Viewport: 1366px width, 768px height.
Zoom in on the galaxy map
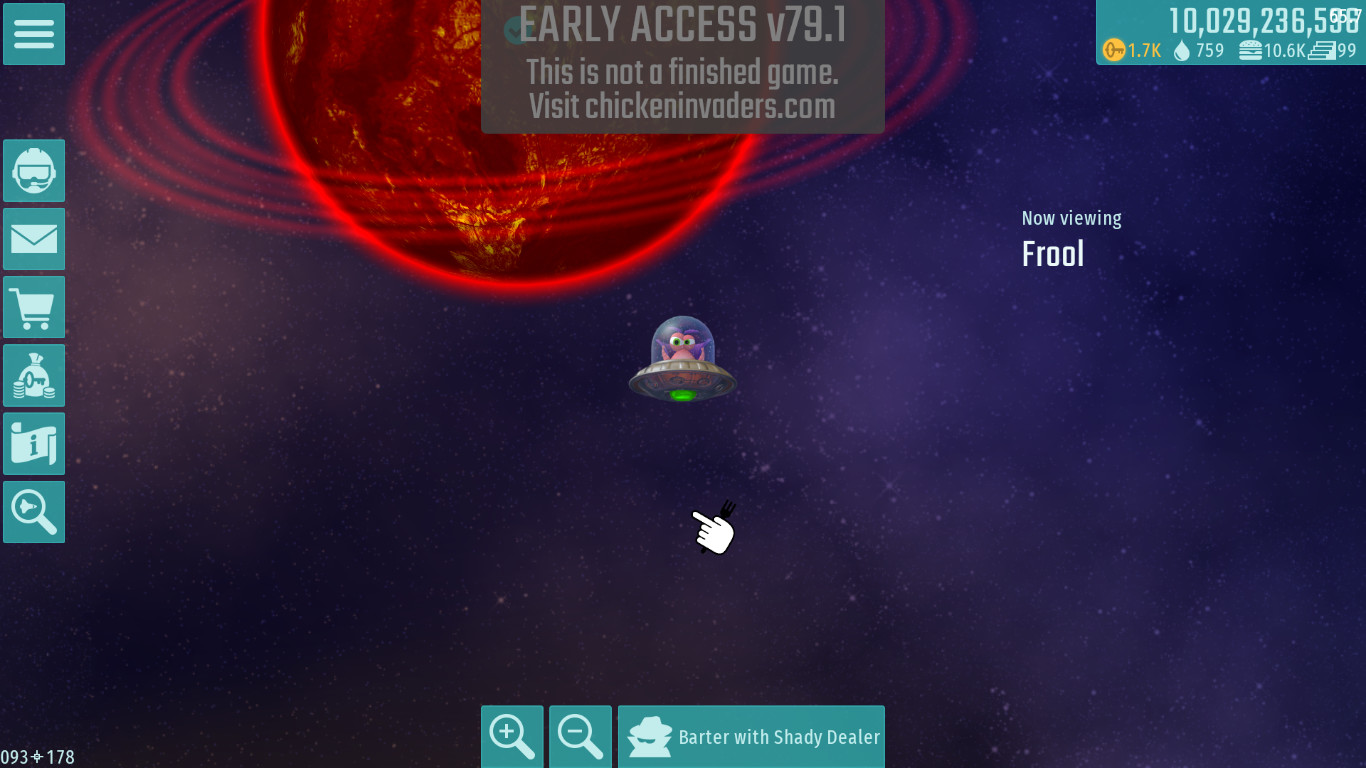coord(512,737)
